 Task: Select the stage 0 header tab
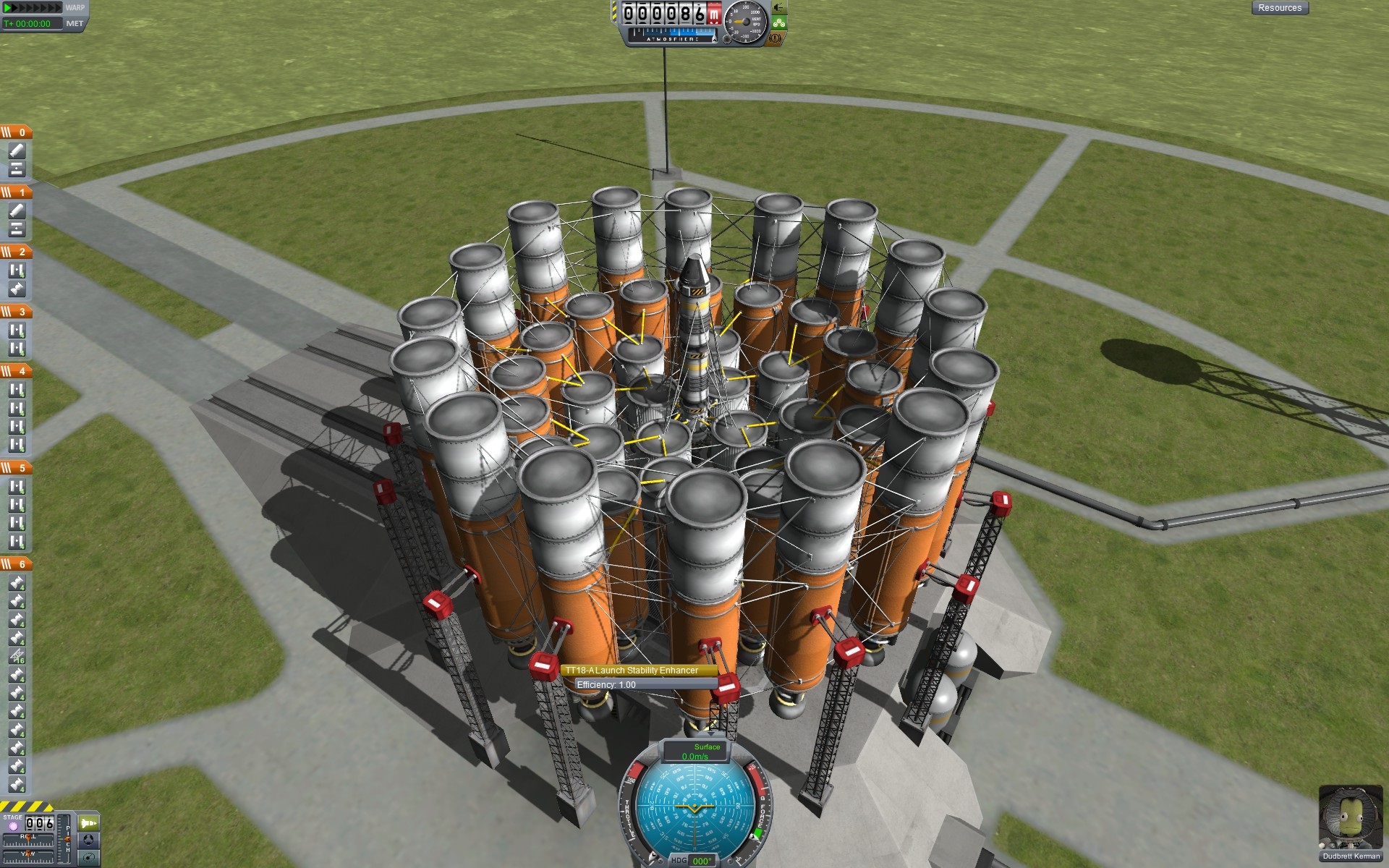point(16,132)
